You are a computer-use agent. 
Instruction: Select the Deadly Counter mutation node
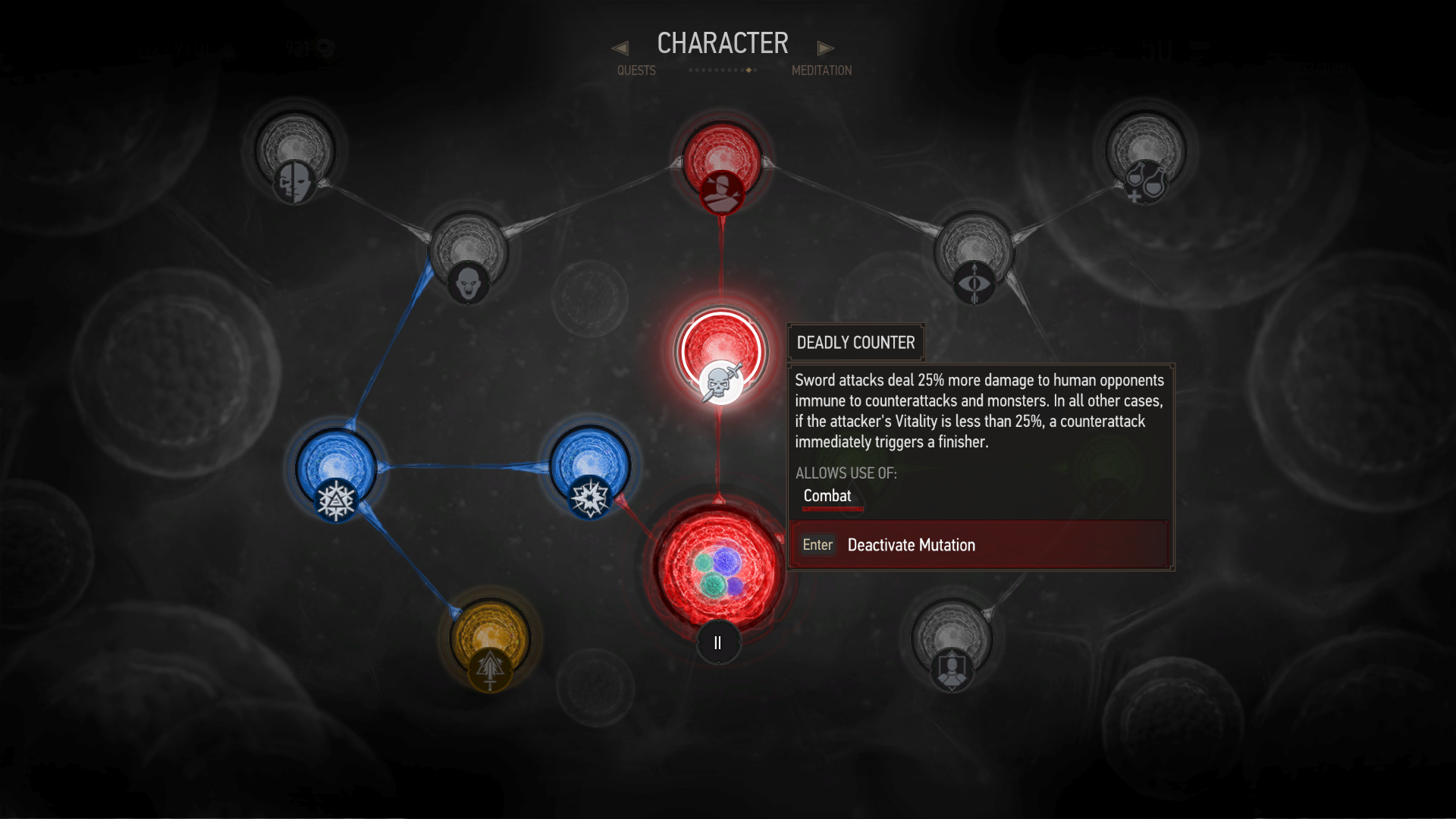[720, 354]
